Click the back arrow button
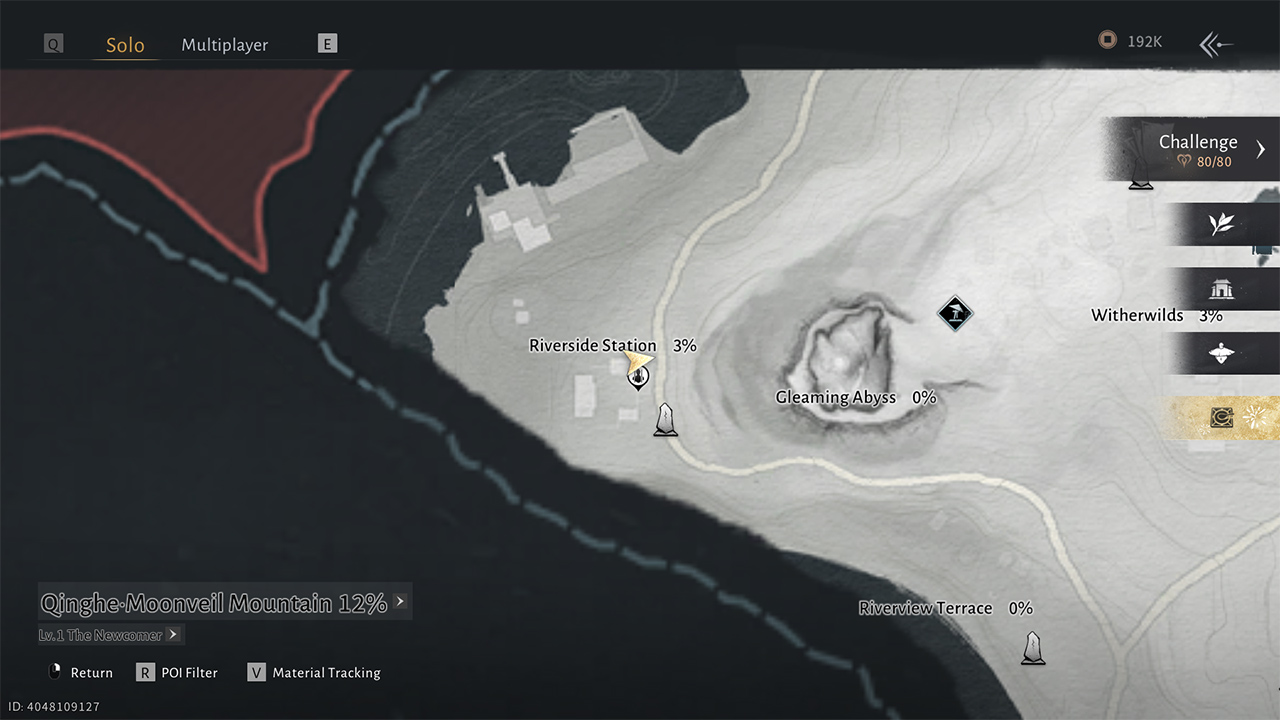This screenshot has width=1280, height=720. (1216, 44)
